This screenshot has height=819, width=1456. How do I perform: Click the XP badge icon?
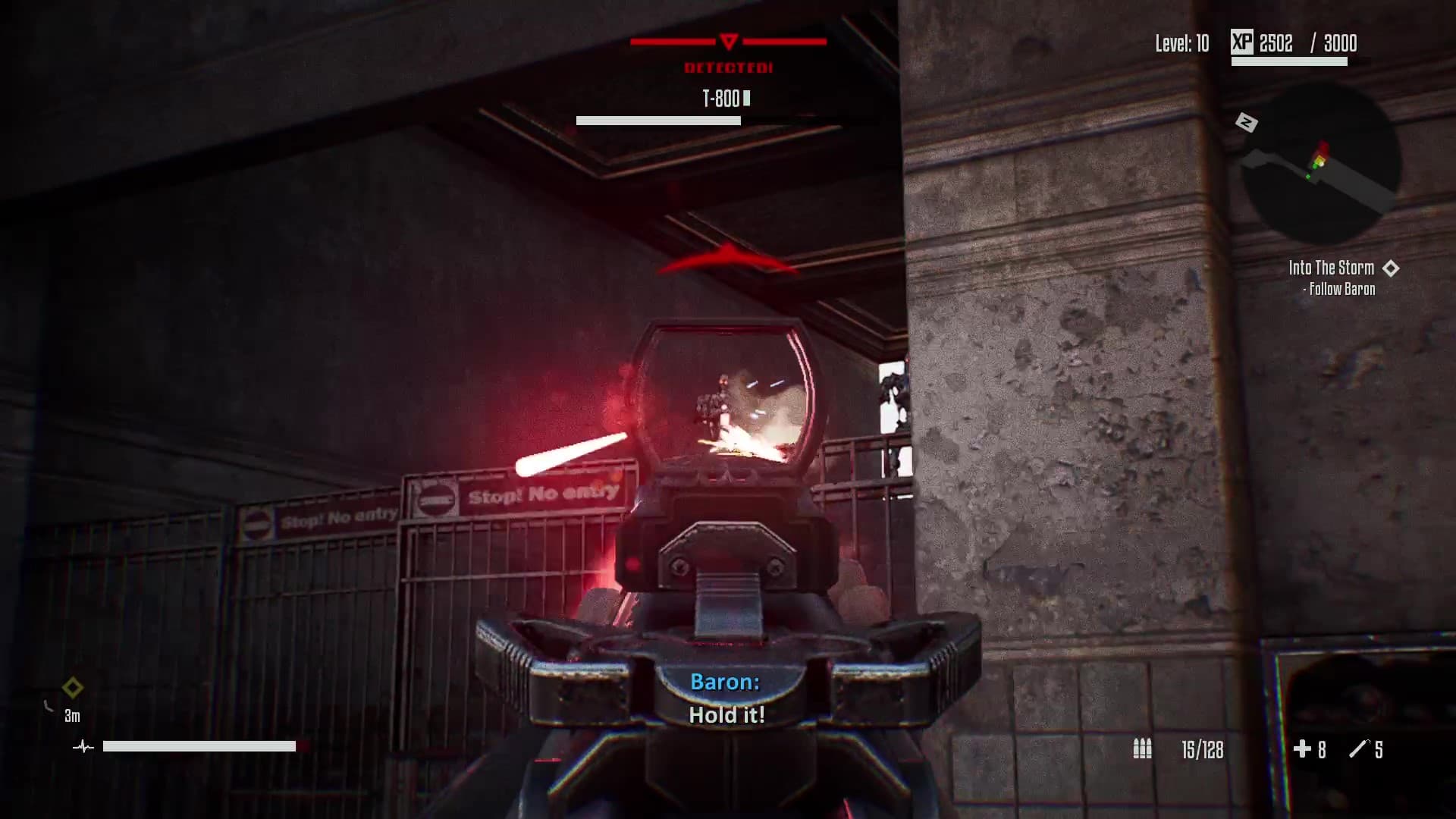click(x=1241, y=42)
